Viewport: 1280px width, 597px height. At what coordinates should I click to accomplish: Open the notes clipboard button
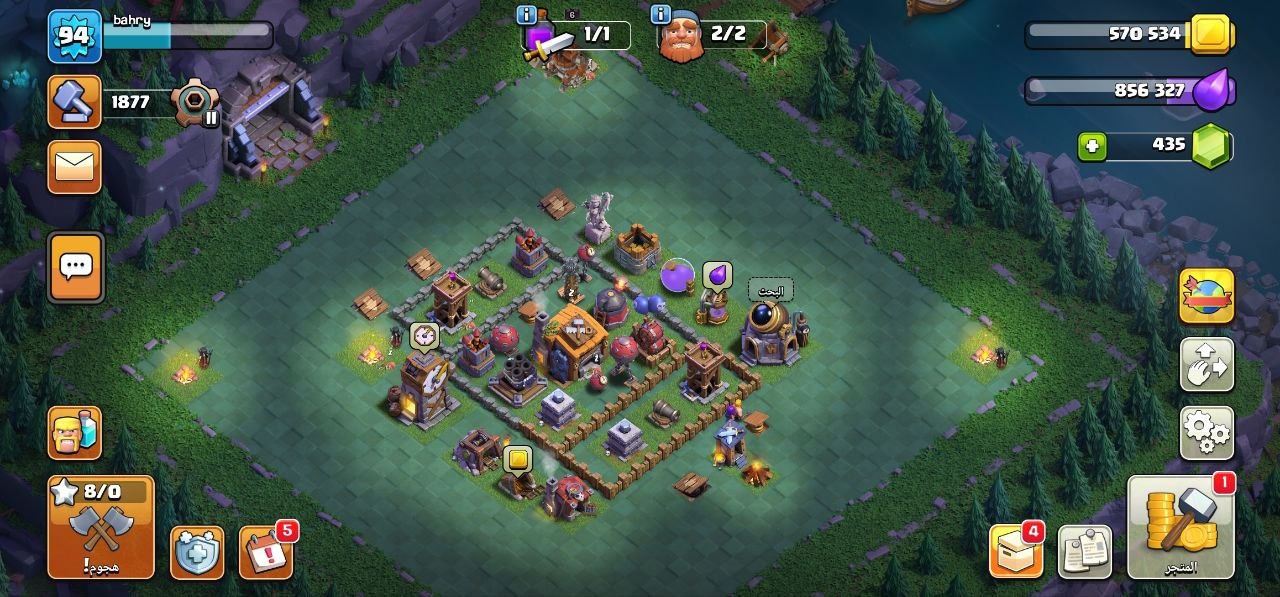point(1085,551)
